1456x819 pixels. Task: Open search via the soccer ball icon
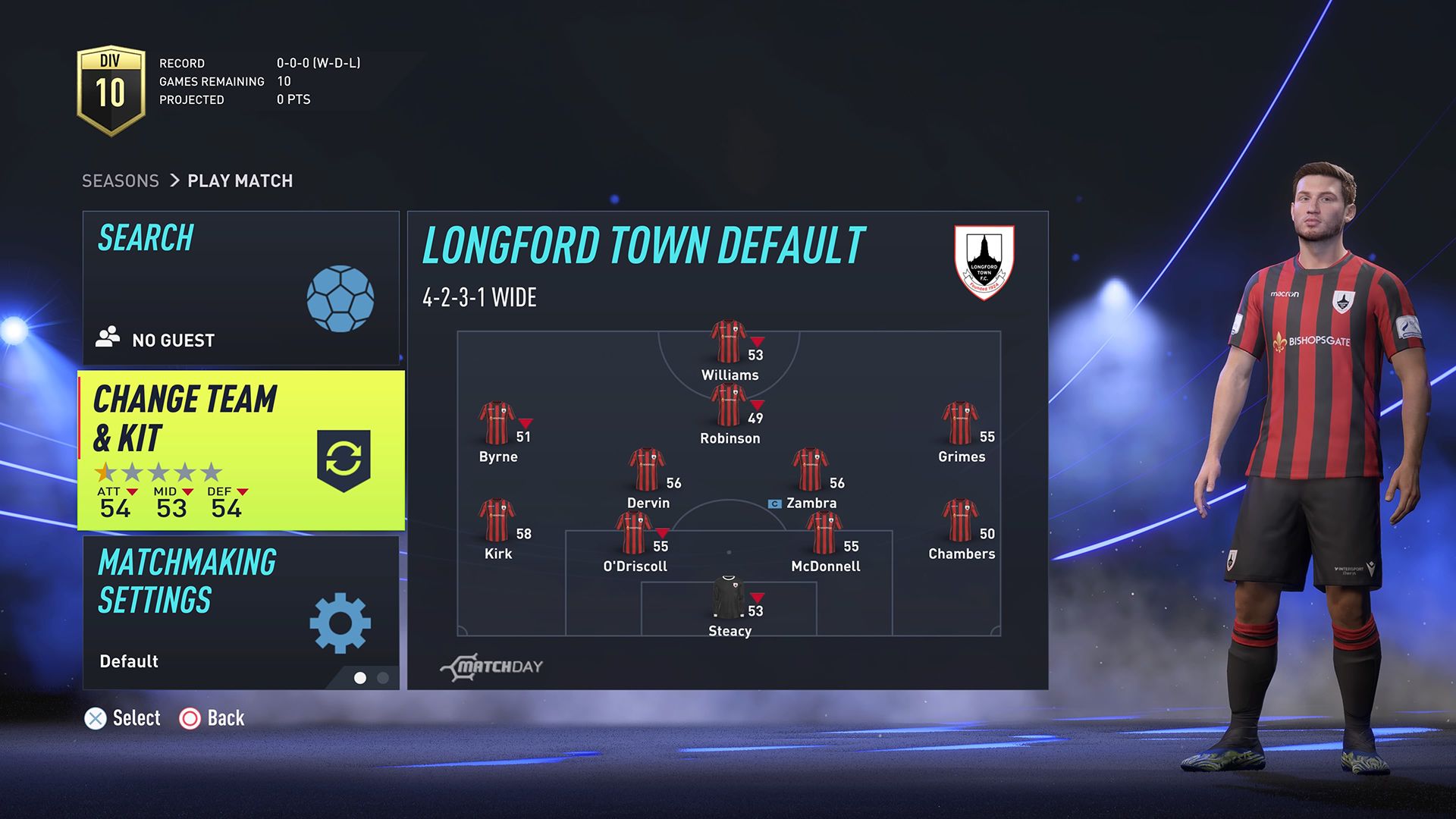pyautogui.click(x=340, y=300)
